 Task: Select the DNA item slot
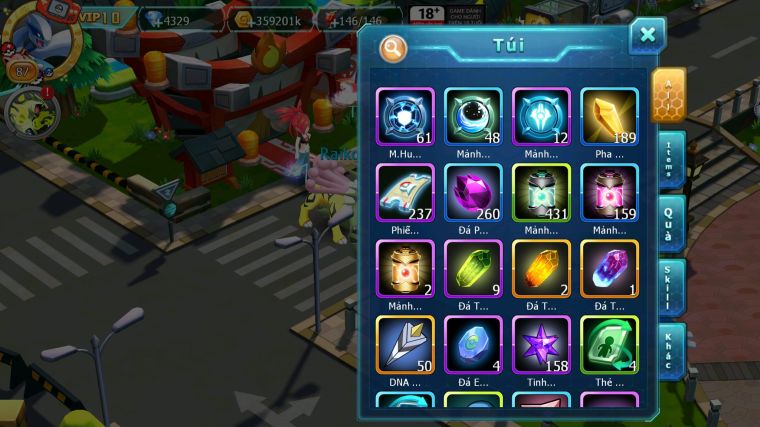point(405,345)
